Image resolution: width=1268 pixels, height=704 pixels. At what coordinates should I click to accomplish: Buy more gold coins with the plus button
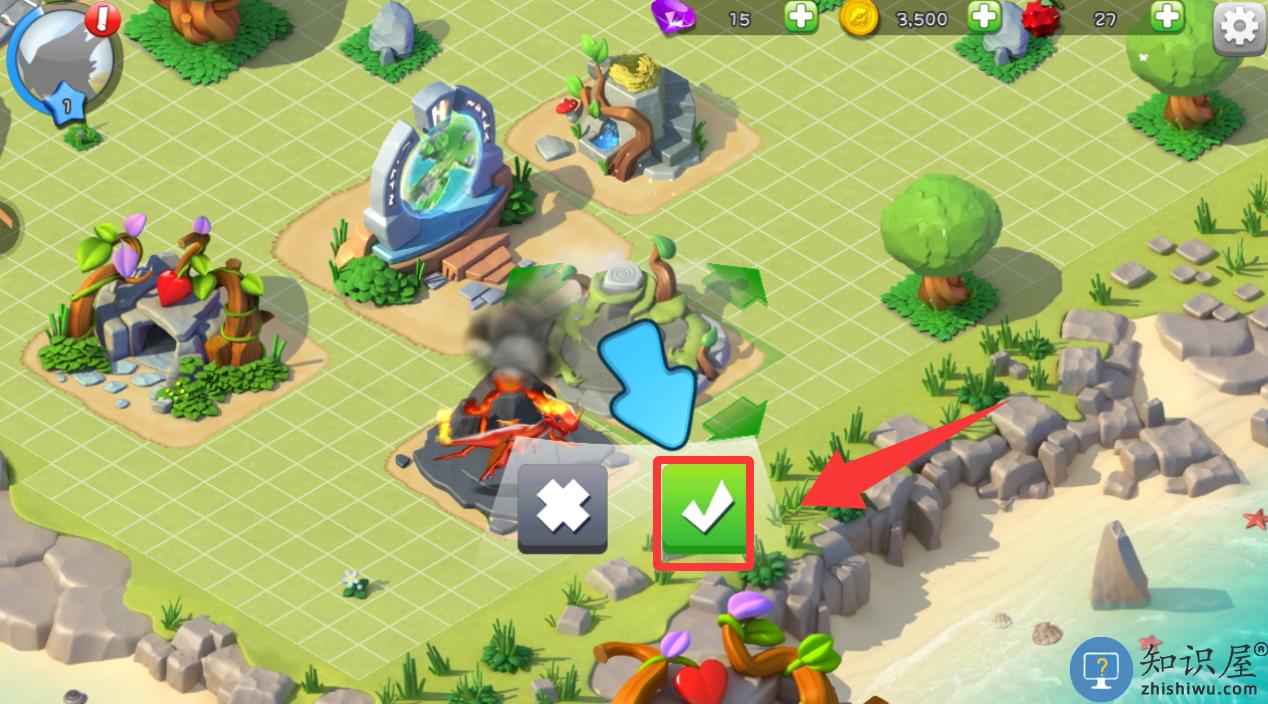tap(985, 17)
